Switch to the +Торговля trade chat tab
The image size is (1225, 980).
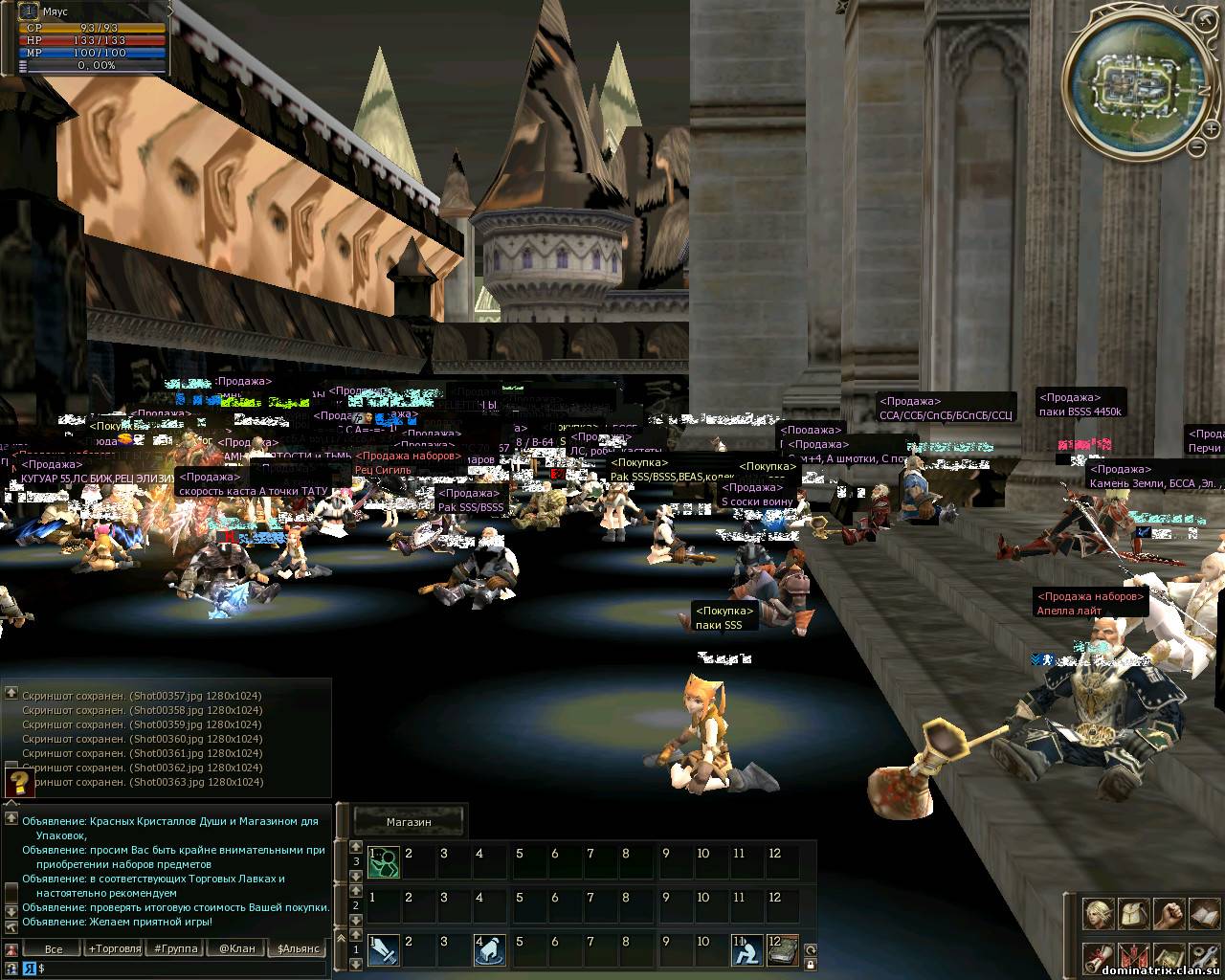pos(113,948)
